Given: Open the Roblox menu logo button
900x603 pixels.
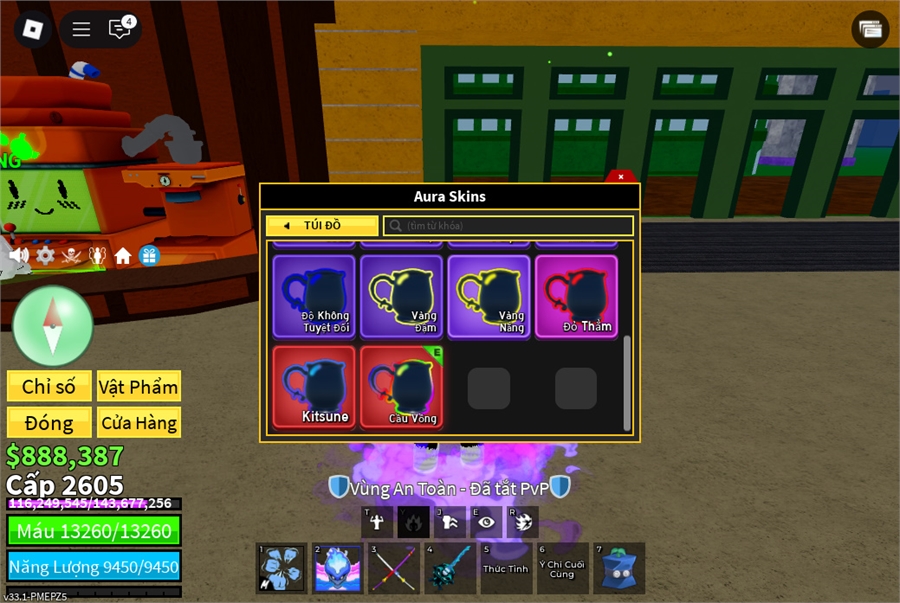Looking at the screenshot, I should pos(33,29).
